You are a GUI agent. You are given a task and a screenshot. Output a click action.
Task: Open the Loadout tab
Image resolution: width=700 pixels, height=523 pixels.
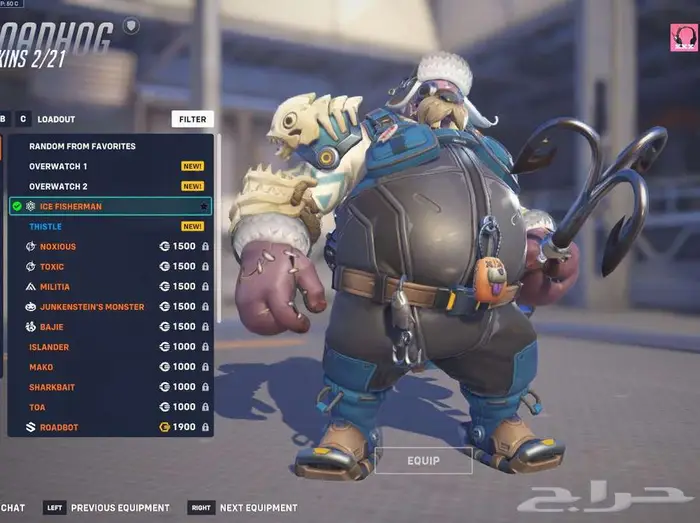(x=56, y=119)
